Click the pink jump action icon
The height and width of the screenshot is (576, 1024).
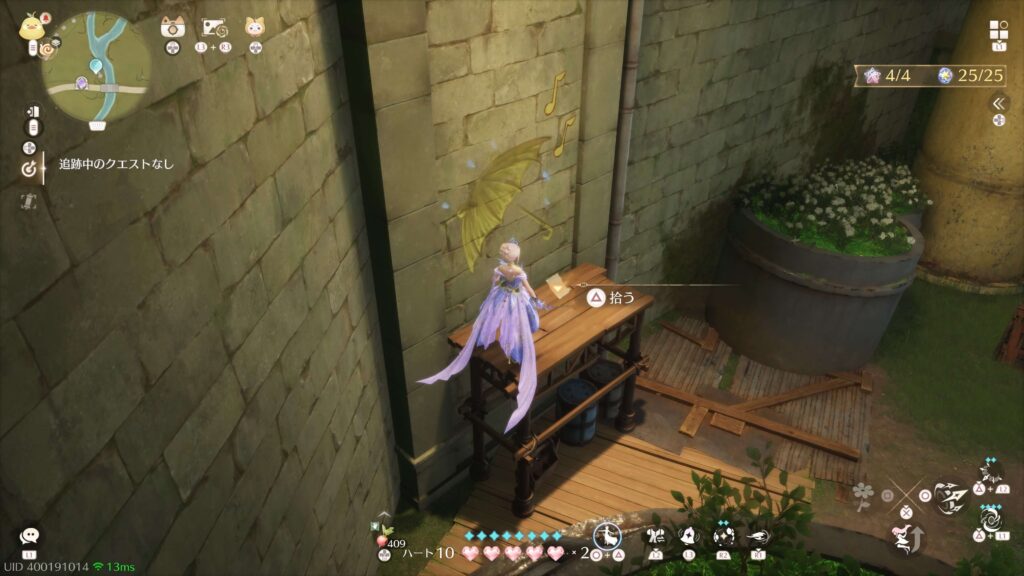pyautogui.click(x=903, y=539)
